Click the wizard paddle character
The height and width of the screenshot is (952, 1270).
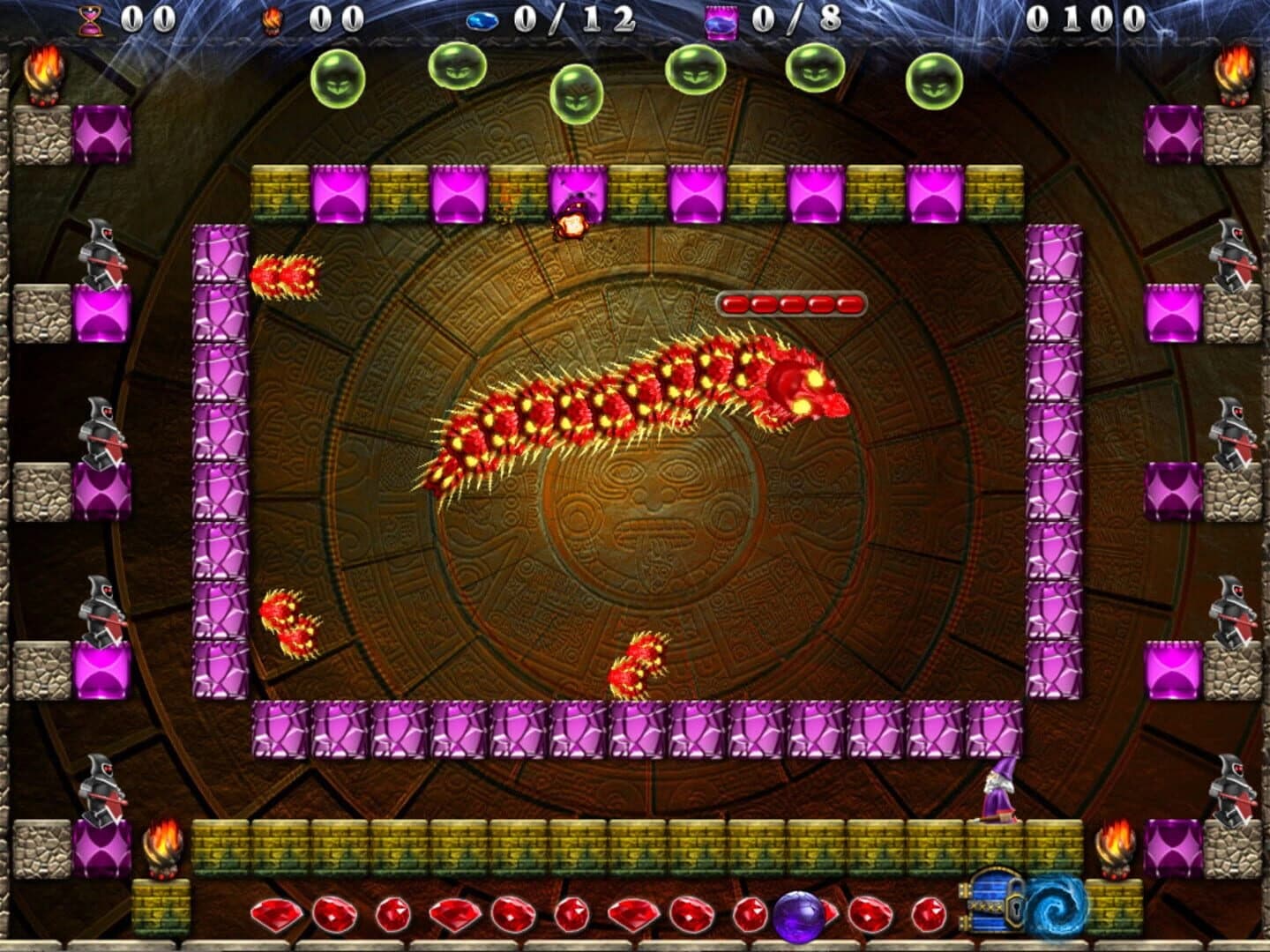(997, 792)
